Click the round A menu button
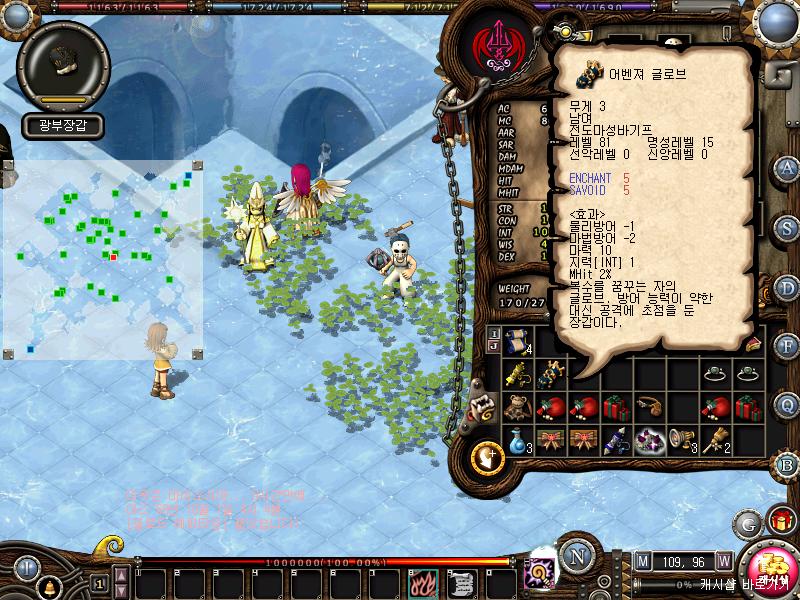Image resolution: width=800 pixels, height=600 pixels. 788,167
